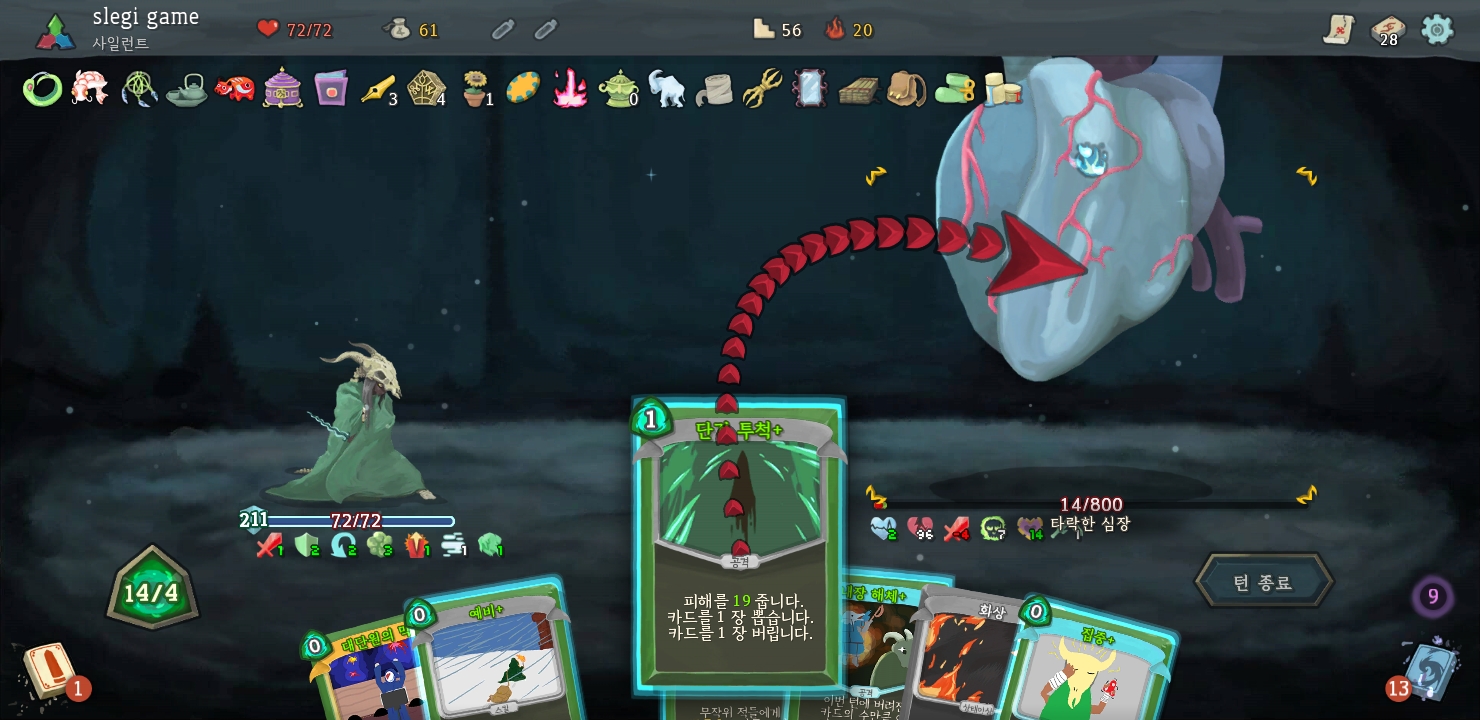1480x720 pixels.
Task: View the exhaust pile counter
Action: (x=1432, y=597)
